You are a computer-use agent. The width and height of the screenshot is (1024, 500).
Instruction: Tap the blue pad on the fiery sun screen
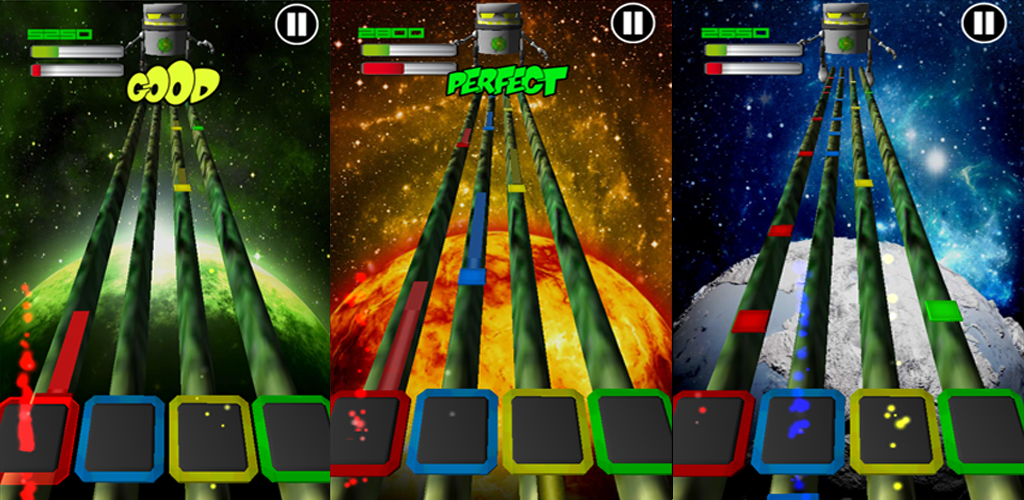pyautogui.click(x=453, y=431)
